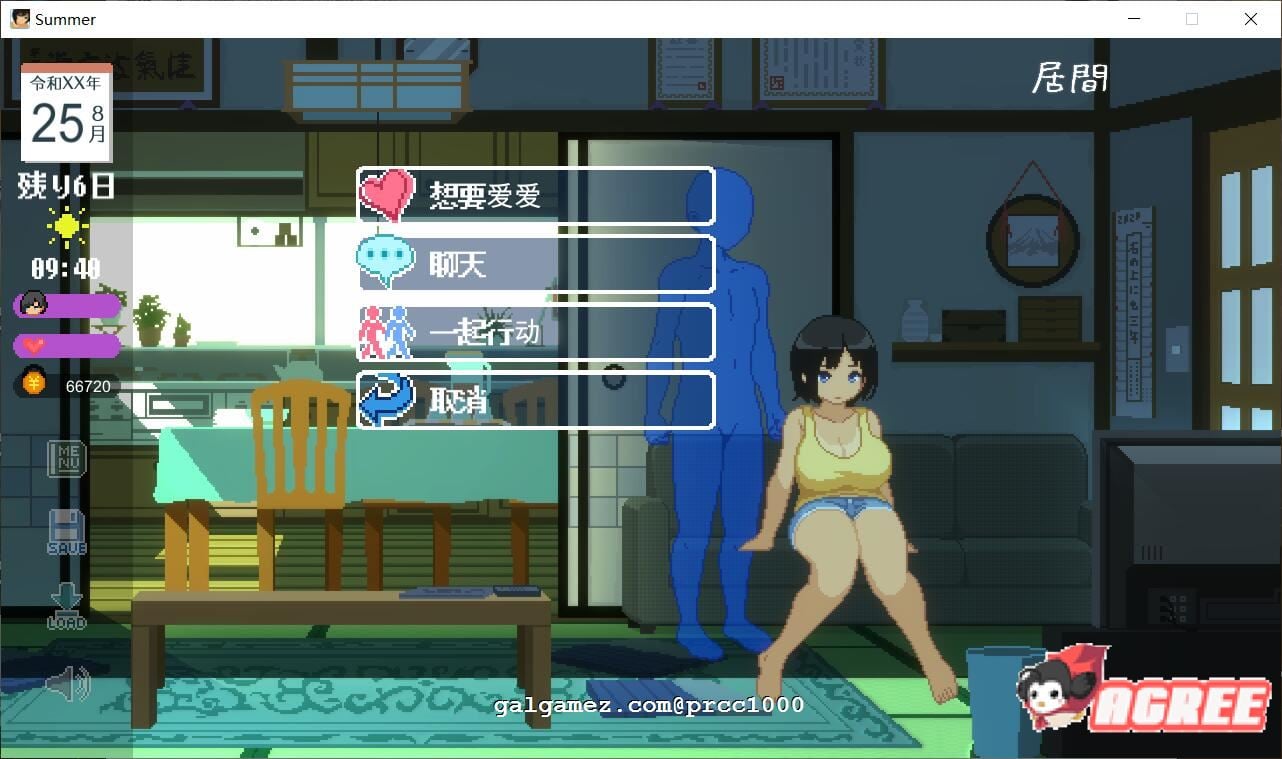Click the sun weather icon below the calendar

click(x=66, y=227)
